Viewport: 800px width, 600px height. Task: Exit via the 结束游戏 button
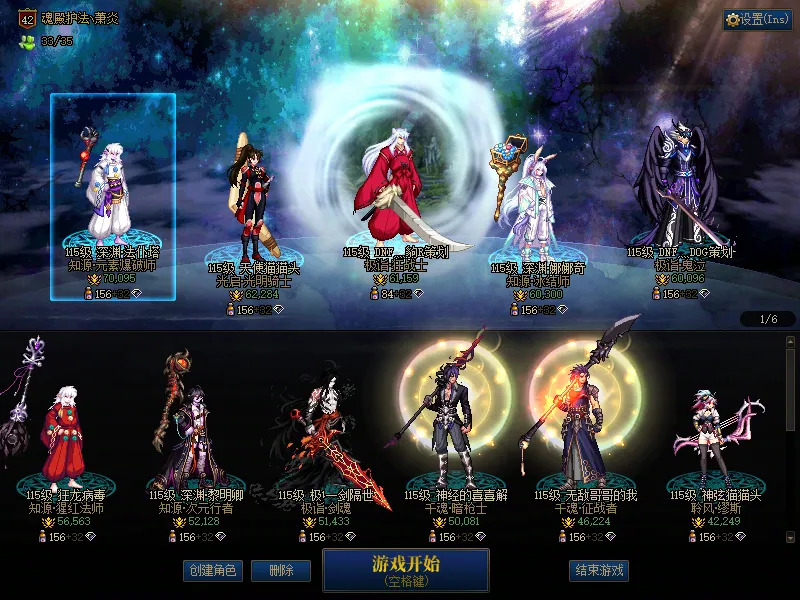click(x=599, y=571)
